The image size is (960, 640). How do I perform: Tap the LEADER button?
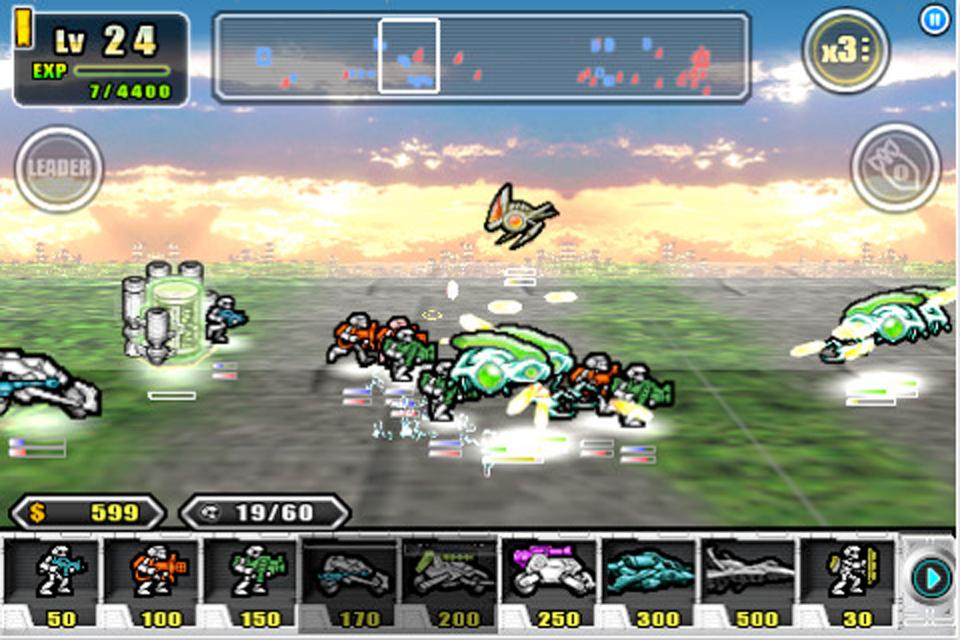coord(59,168)
